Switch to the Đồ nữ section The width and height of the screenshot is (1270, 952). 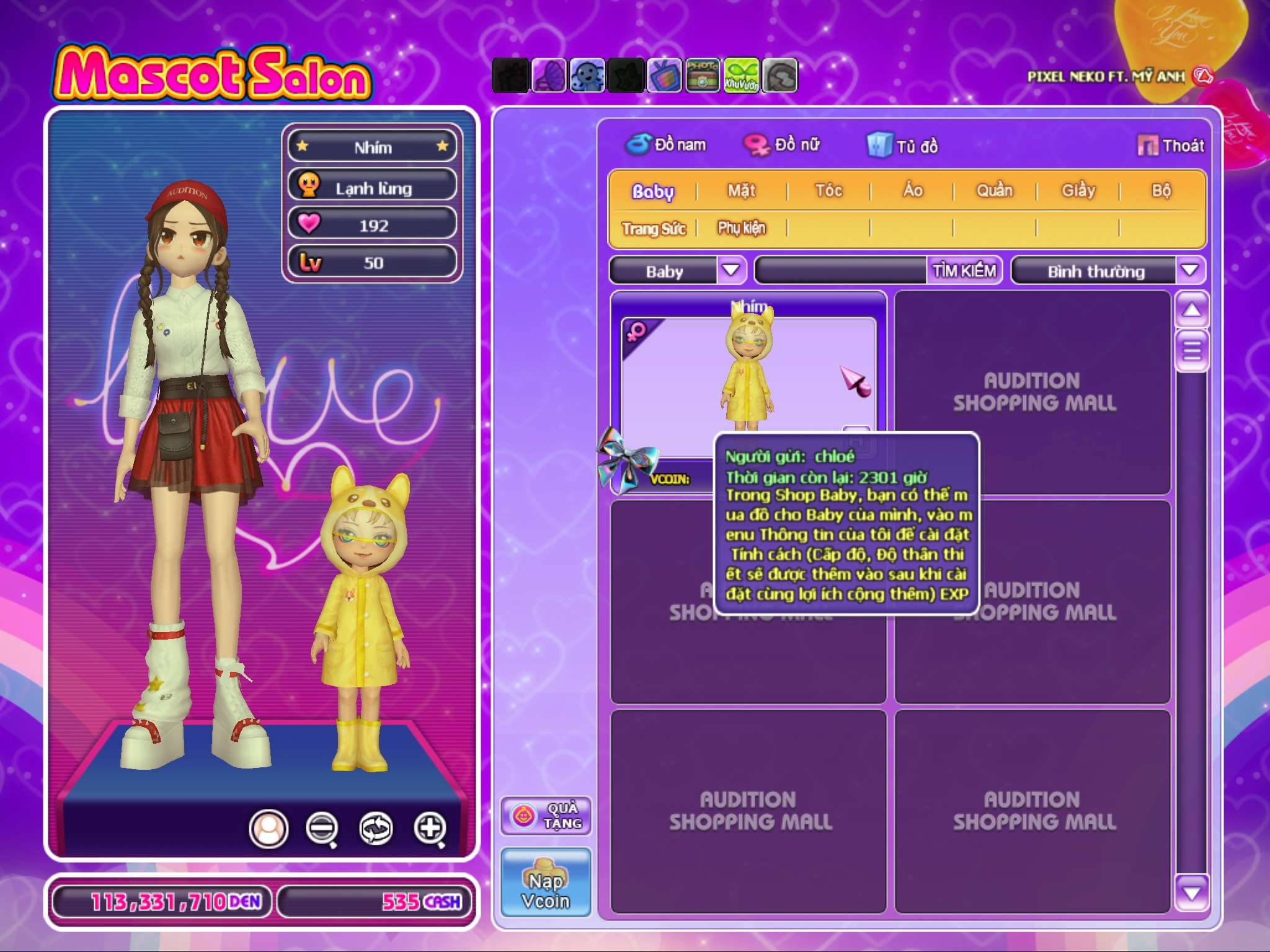[783, 145]
